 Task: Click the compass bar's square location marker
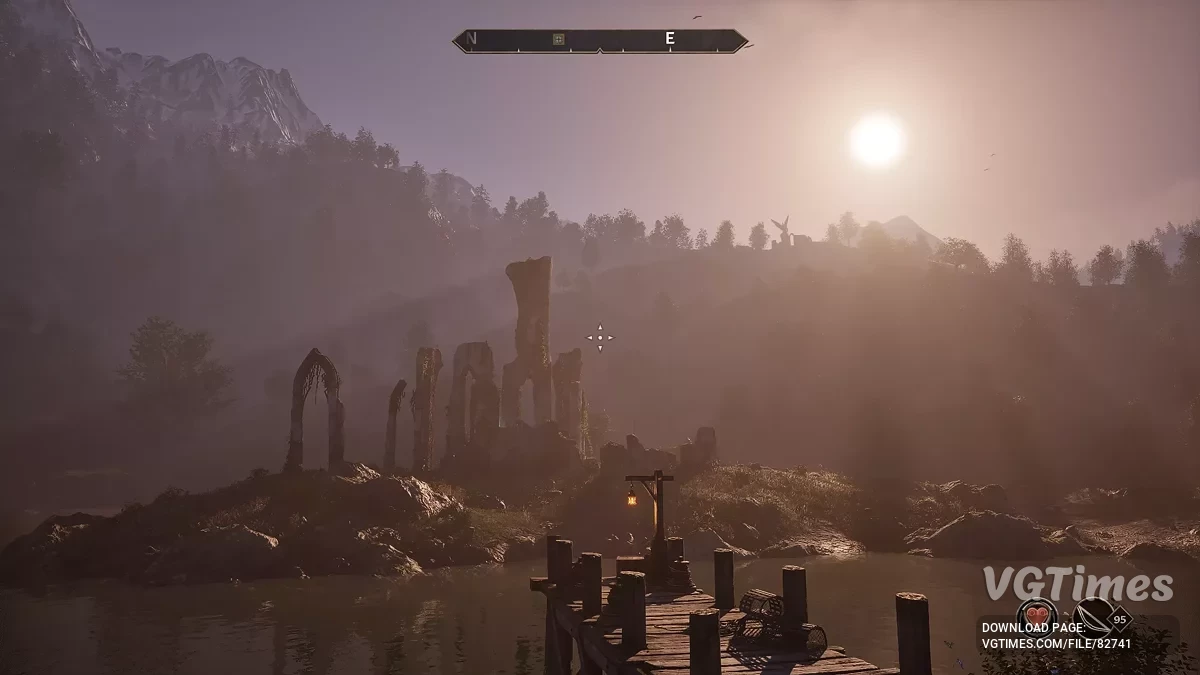pyautogui.click(x=559, y=40)
